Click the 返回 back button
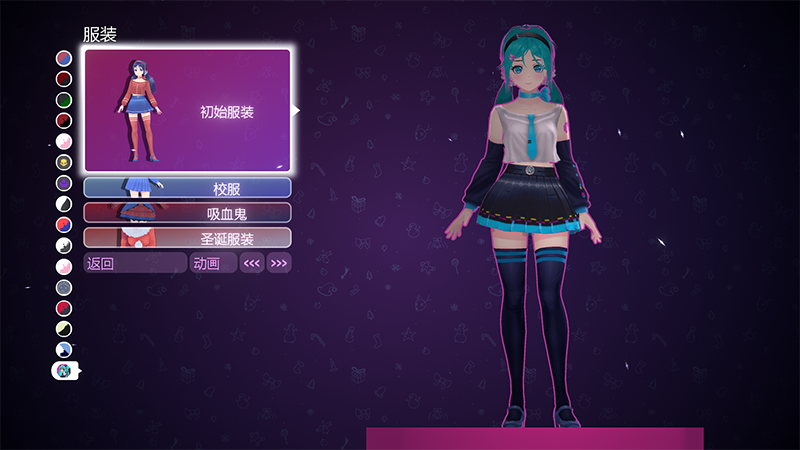 coord(135,264)
